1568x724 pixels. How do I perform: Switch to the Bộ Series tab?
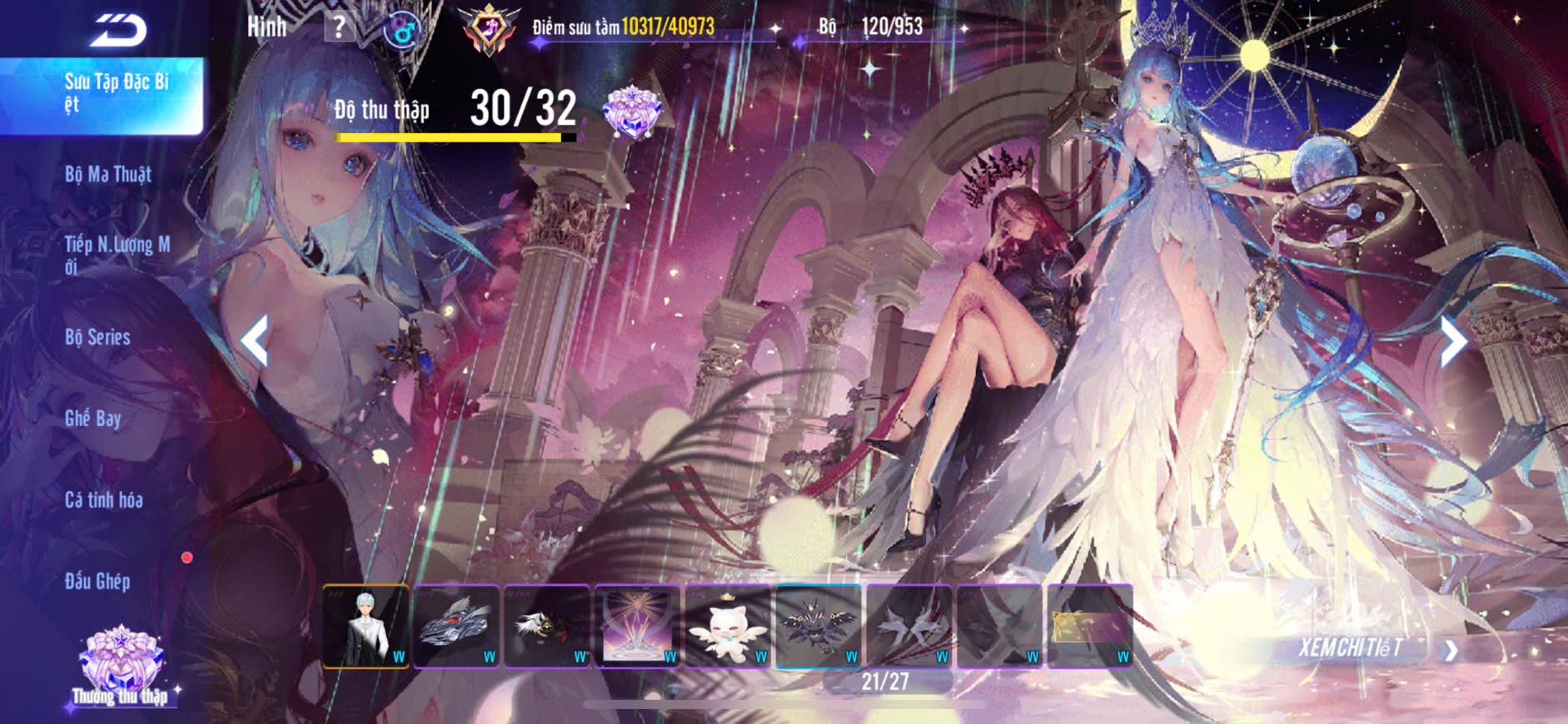tap(98, 337)
